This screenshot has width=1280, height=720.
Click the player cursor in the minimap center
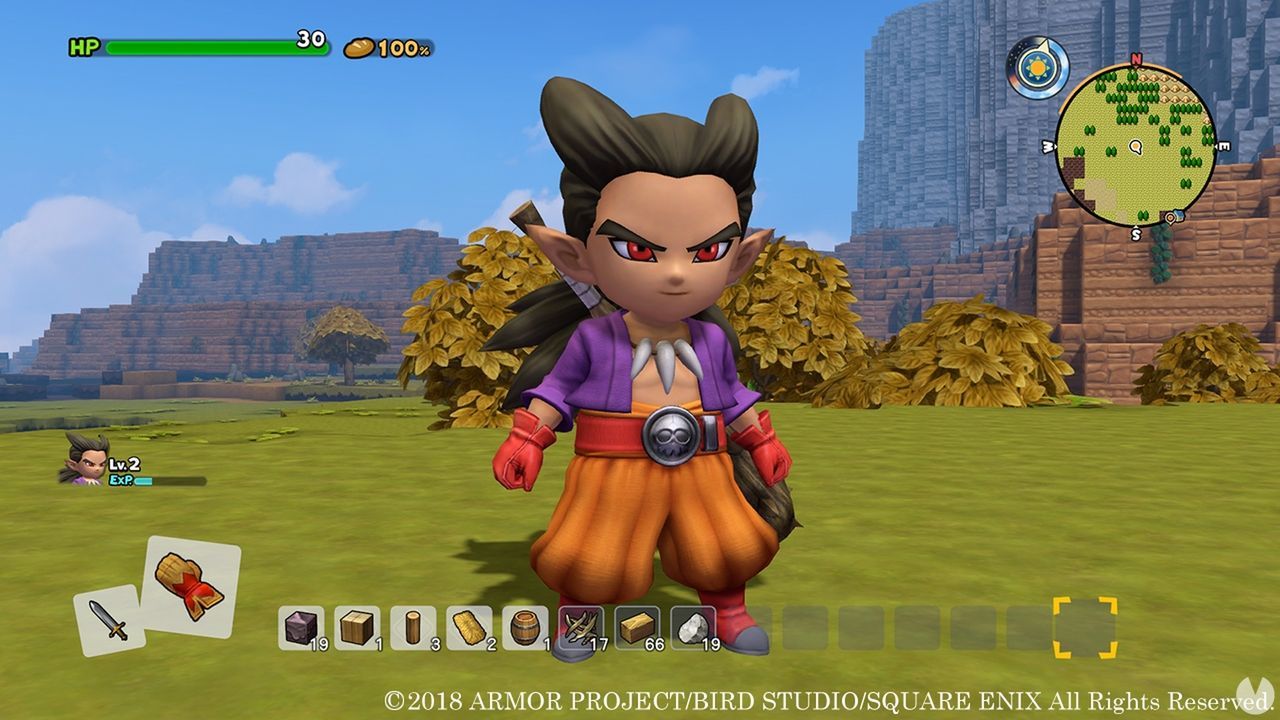[x=1135, y=148]
